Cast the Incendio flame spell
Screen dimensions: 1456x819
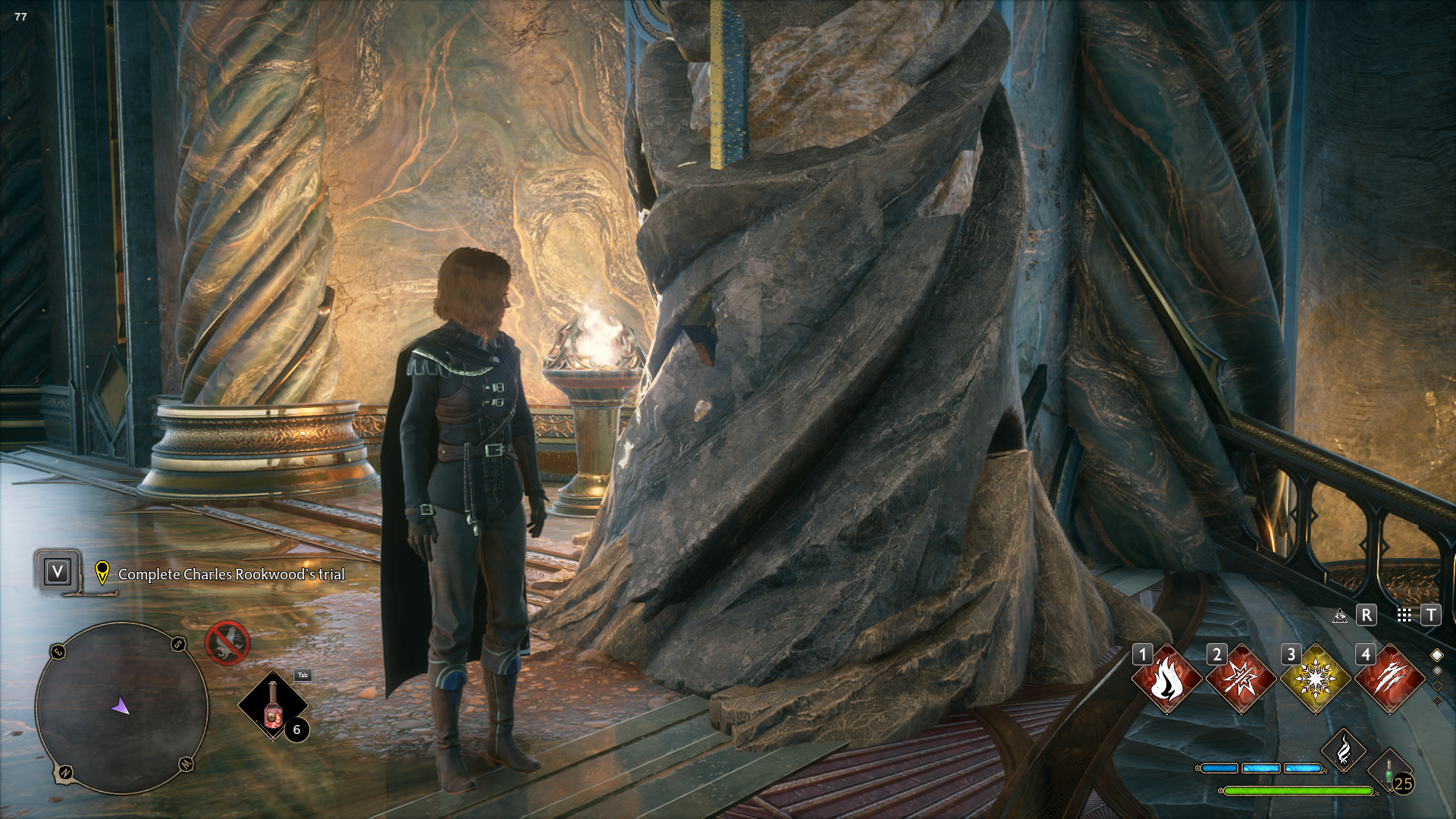click(1166, 679)
